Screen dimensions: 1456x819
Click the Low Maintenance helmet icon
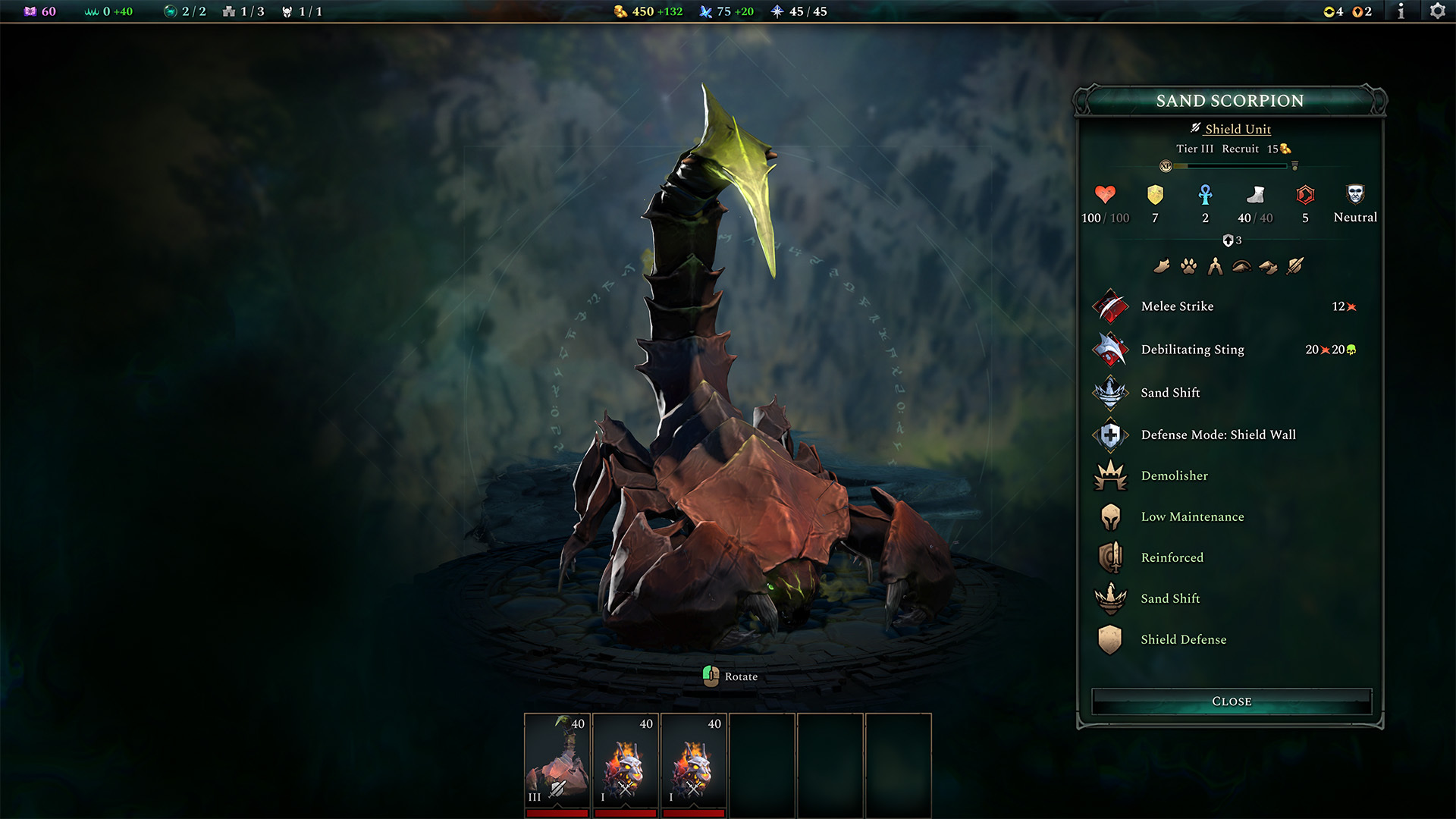tap(1110, 516)
